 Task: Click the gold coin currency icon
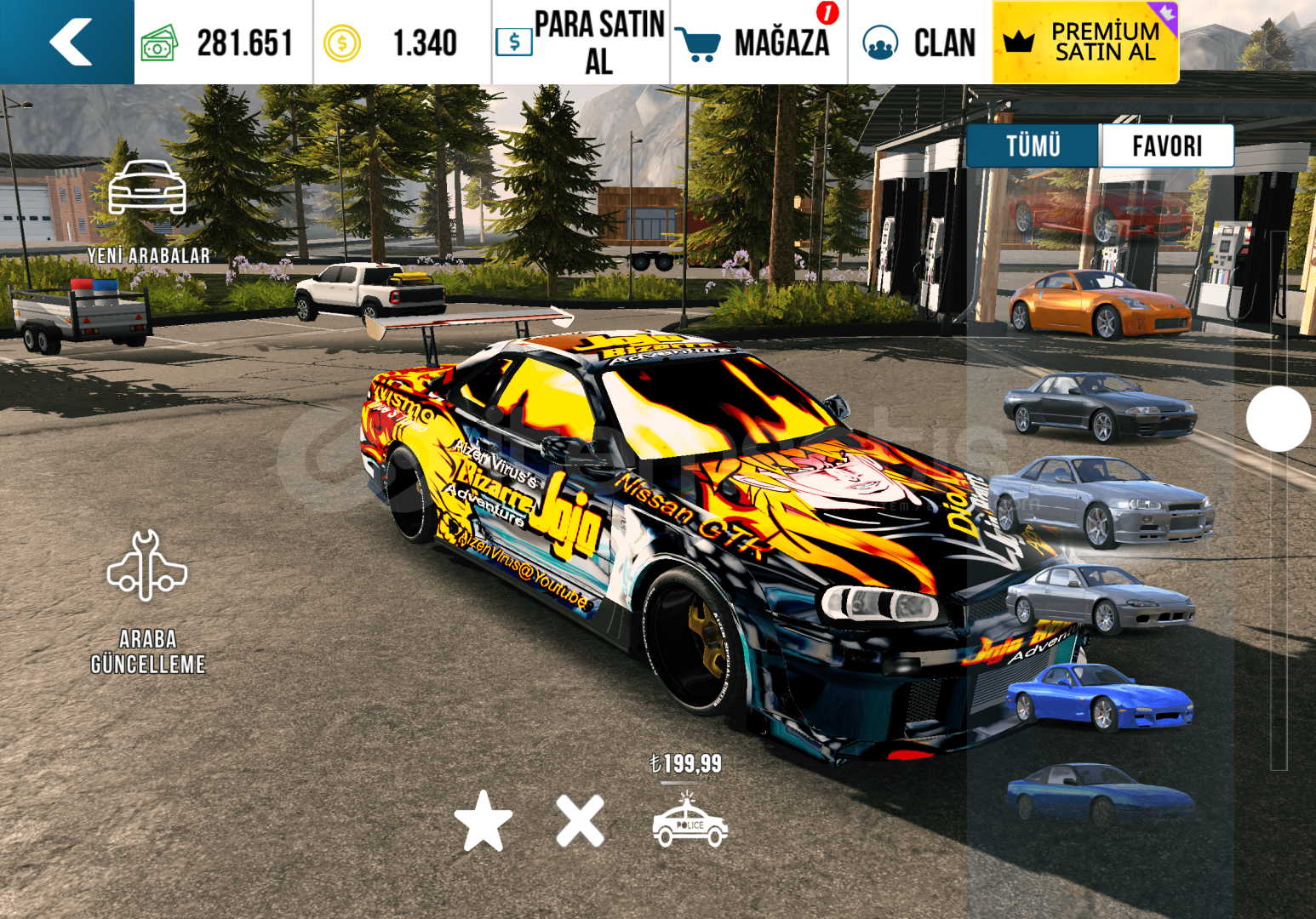(342, 43)
